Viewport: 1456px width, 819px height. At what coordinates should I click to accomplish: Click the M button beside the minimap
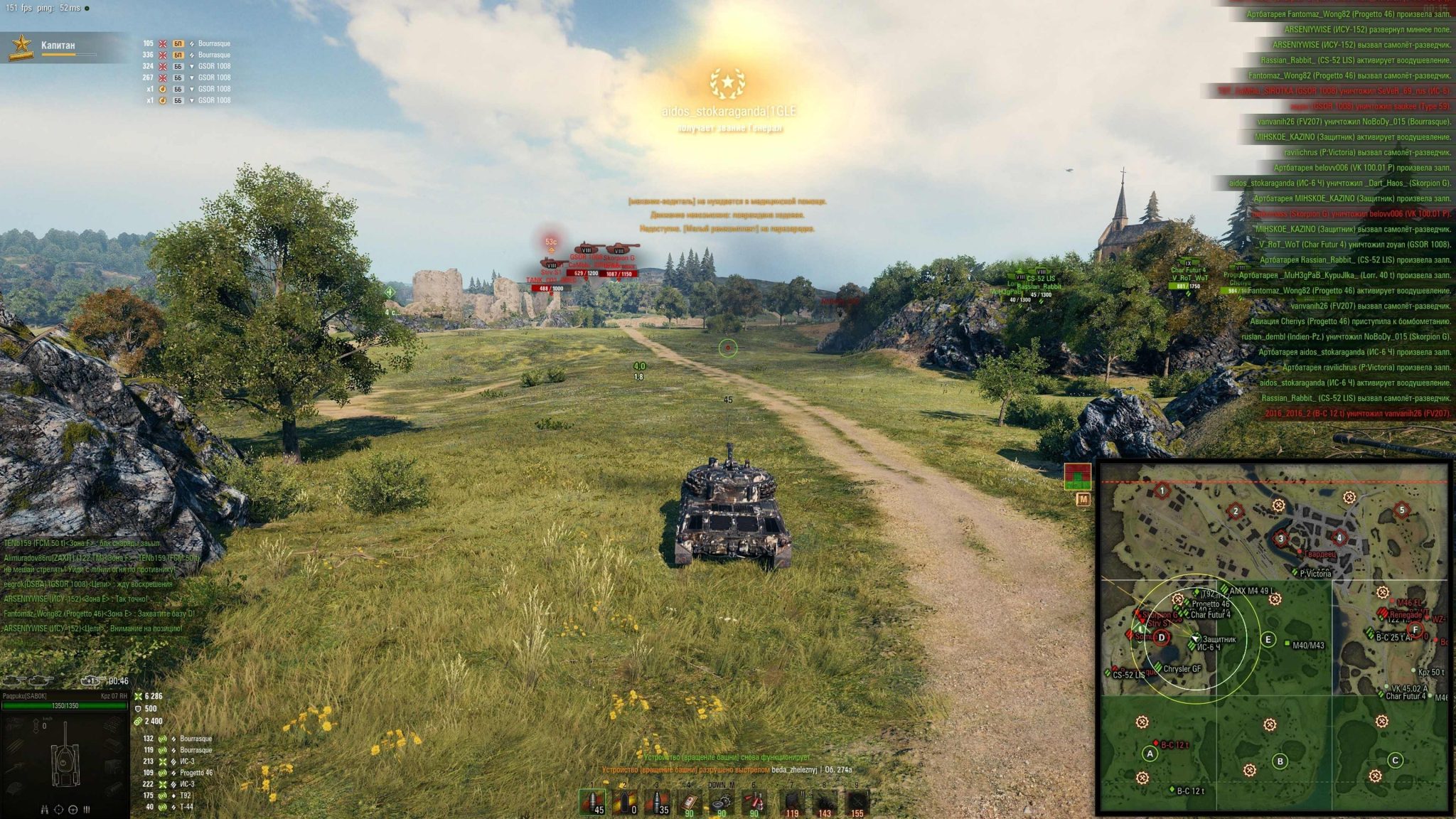click(x=1083, y=500)
